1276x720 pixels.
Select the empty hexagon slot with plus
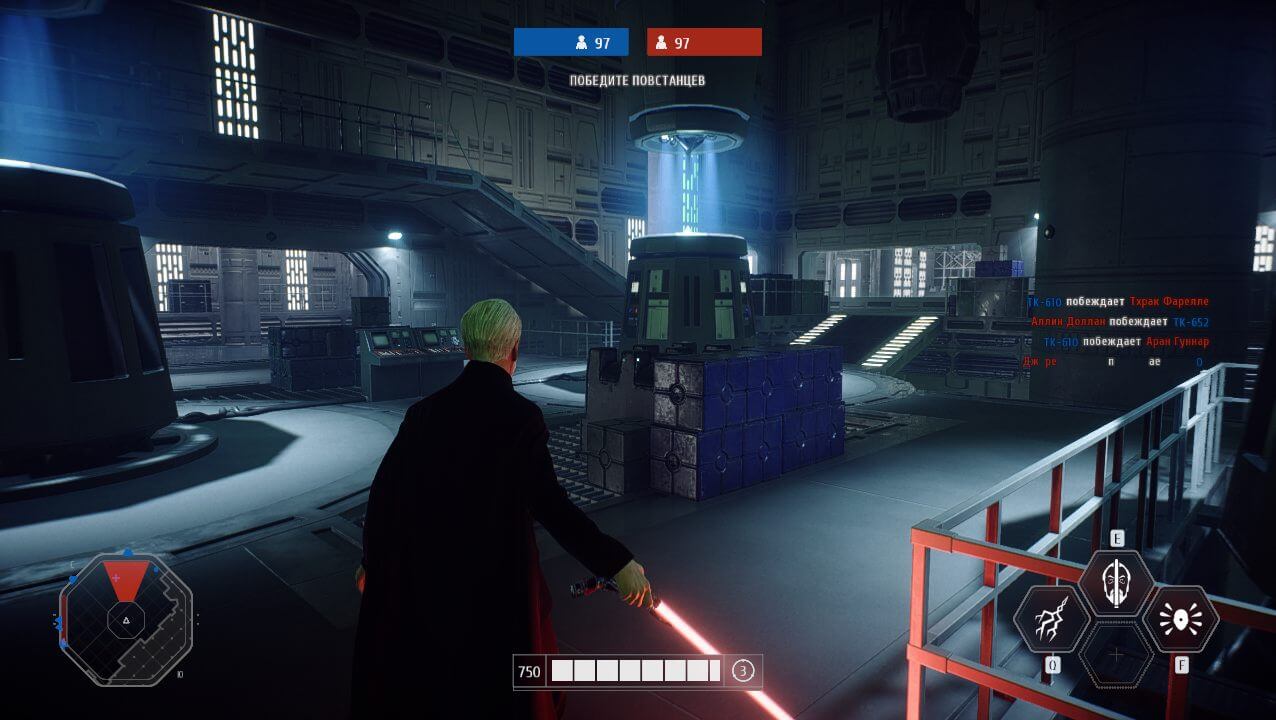tap(1116, 655)
